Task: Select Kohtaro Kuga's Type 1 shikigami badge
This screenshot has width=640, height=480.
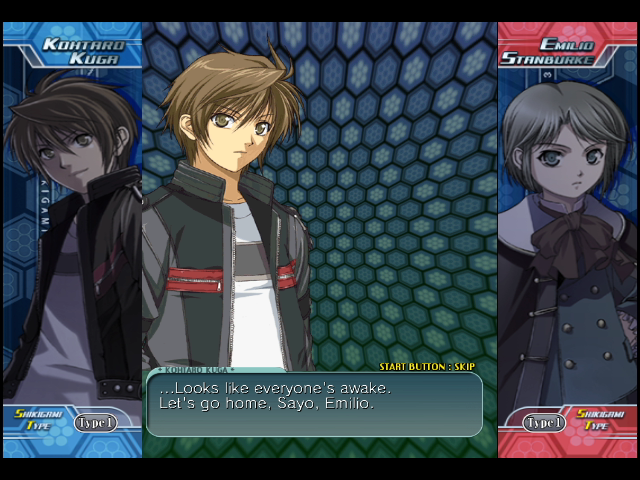Action: click(x=95, y=423)
